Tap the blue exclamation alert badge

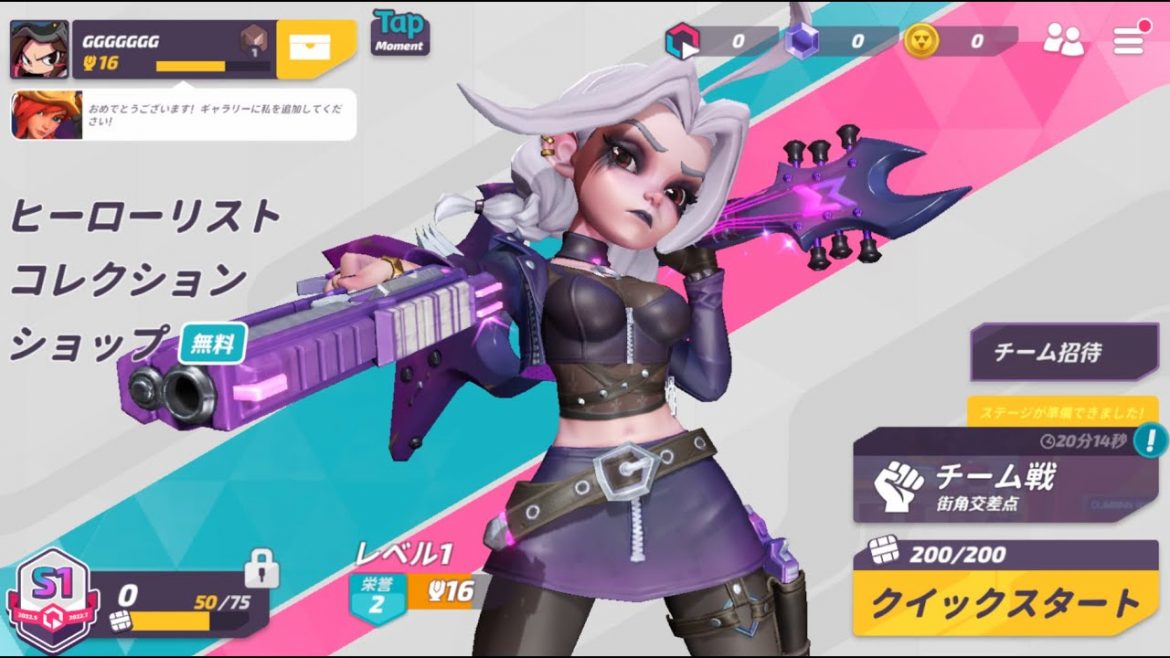click(1153, 438)
